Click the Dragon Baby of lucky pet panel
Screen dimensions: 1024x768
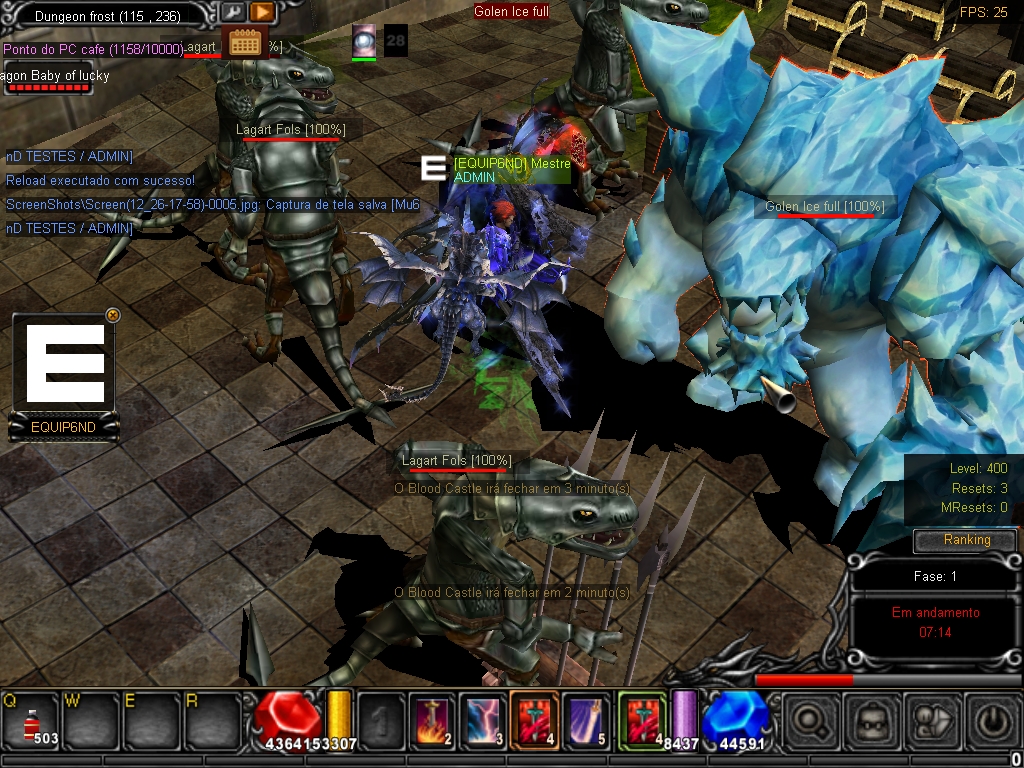(x=50, y=81)
